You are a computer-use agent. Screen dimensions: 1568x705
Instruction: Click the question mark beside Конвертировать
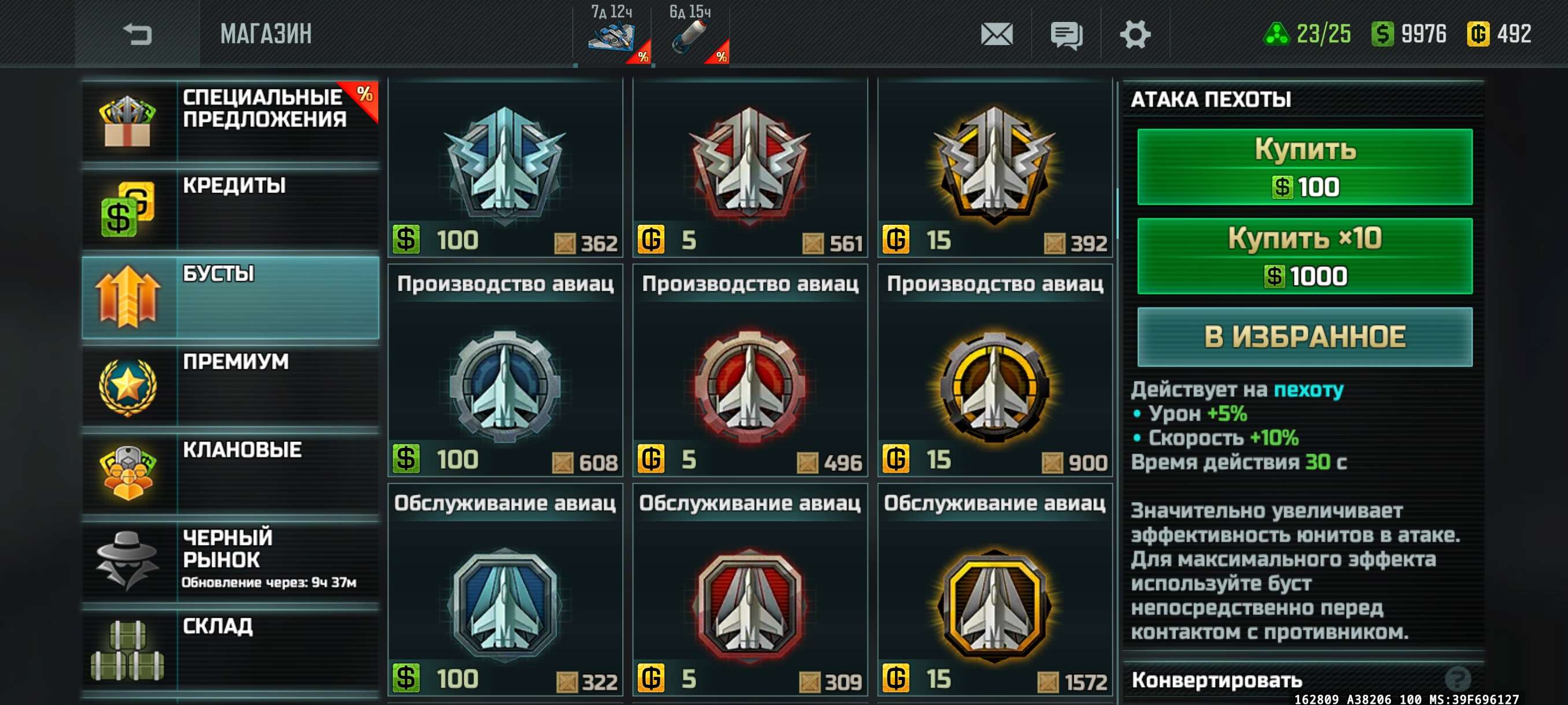pos(1457,678)
